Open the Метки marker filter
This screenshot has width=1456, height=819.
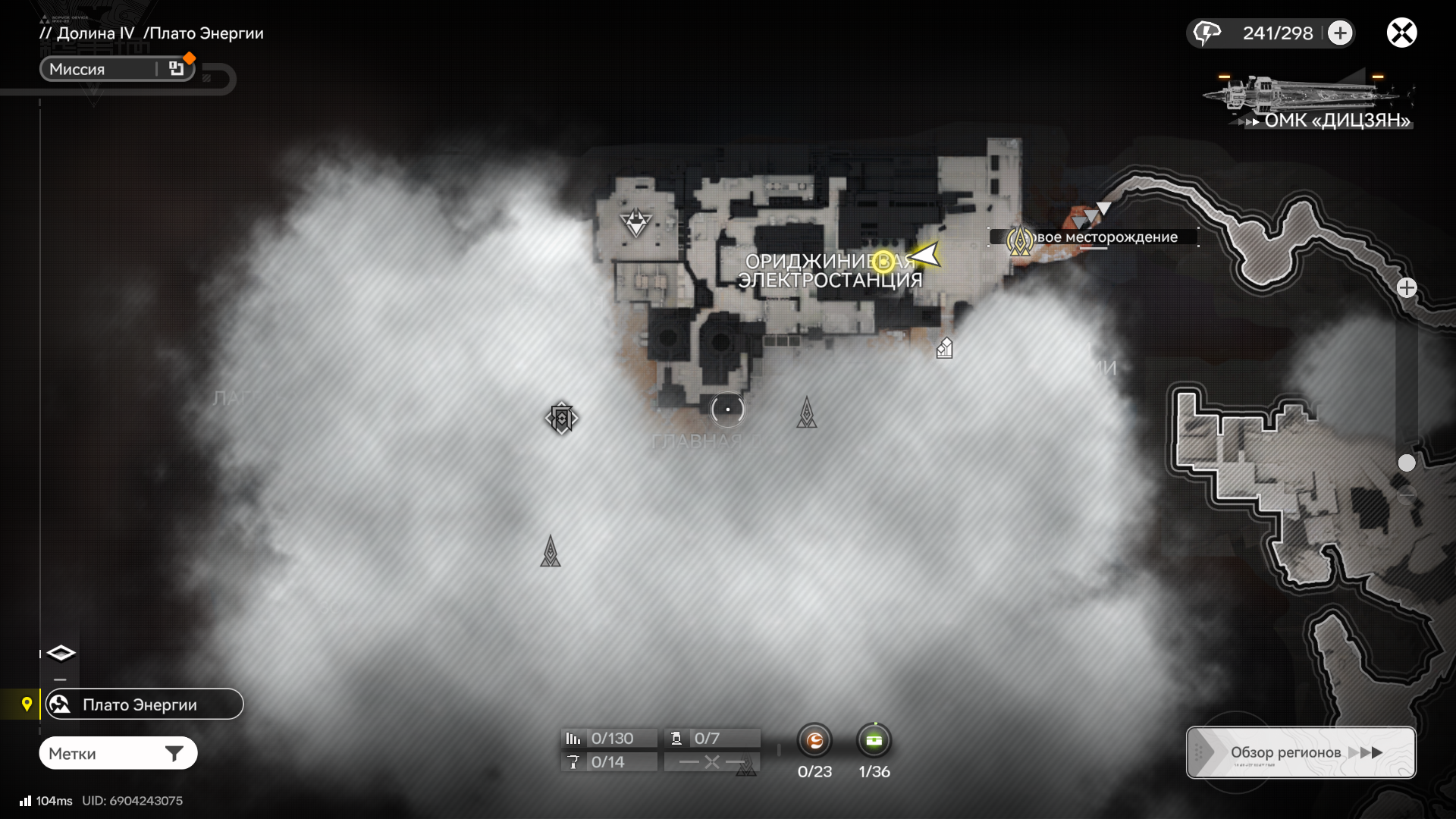(118, 753)
